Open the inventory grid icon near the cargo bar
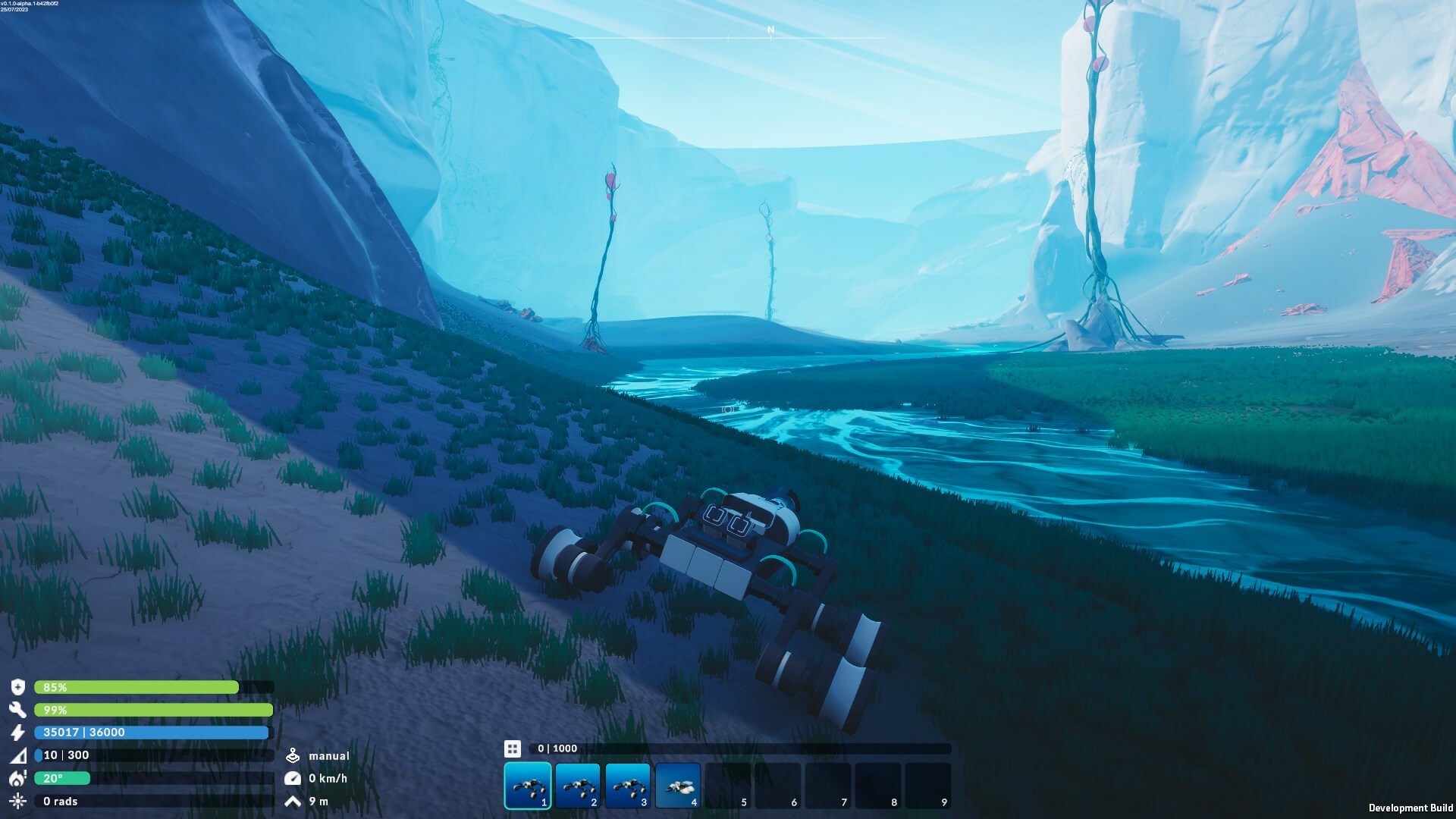 point(513,748)
